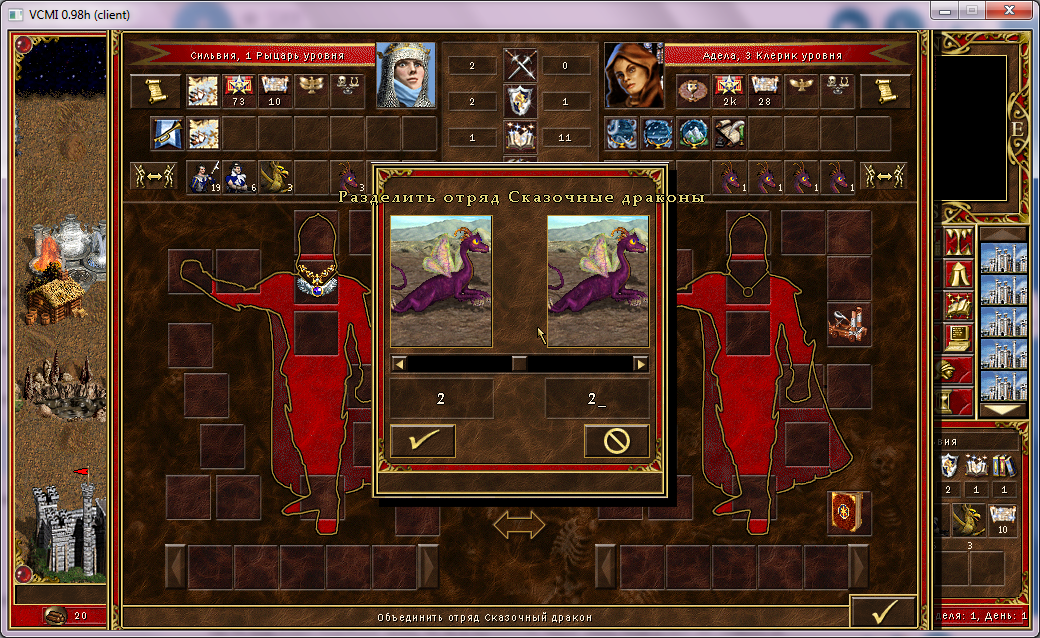Click the split amount slider handle
The width and height of the screenshot is (1040, 638).
[519, 364]
